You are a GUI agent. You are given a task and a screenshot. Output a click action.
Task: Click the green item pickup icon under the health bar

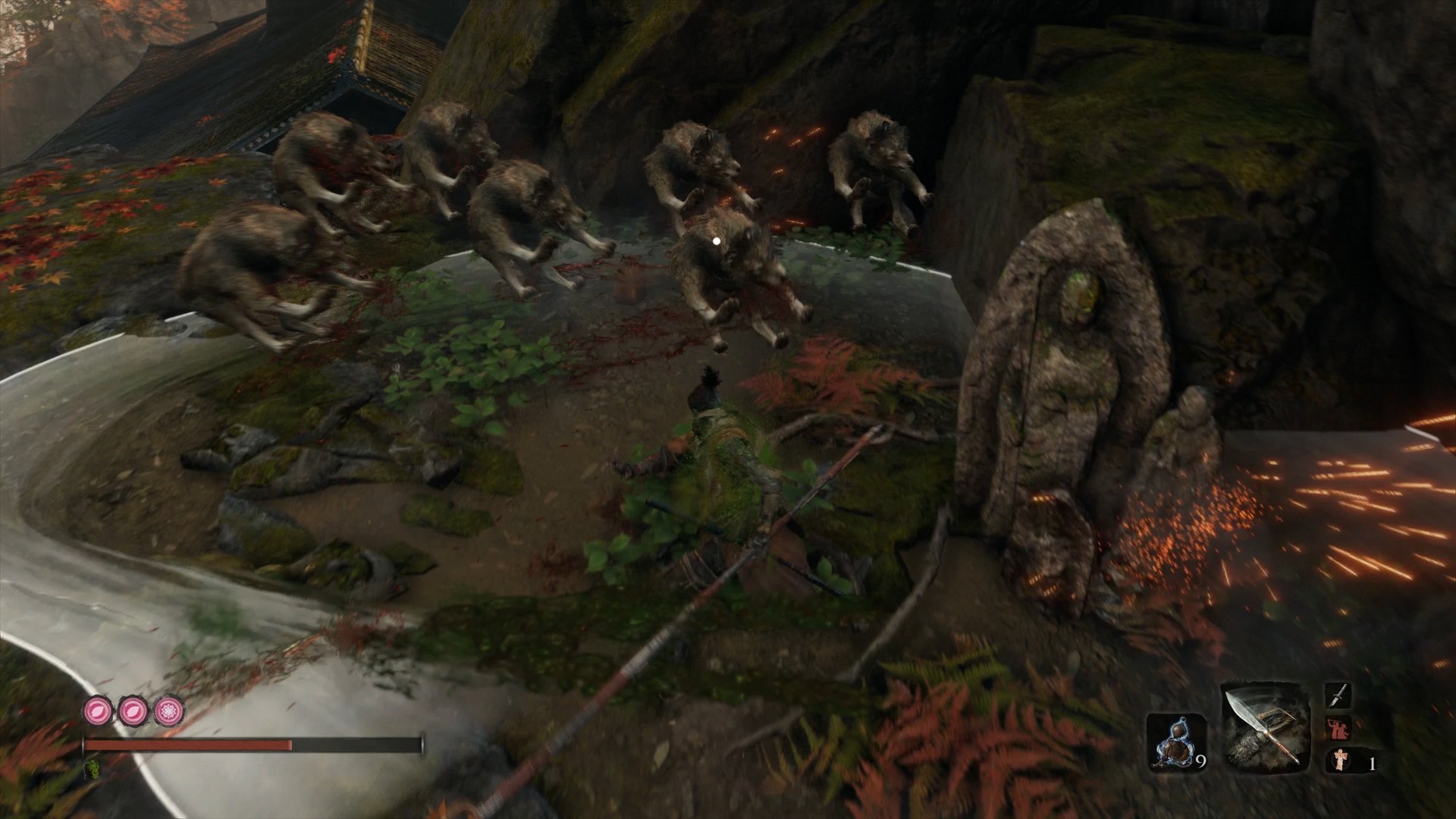[93, 769]
